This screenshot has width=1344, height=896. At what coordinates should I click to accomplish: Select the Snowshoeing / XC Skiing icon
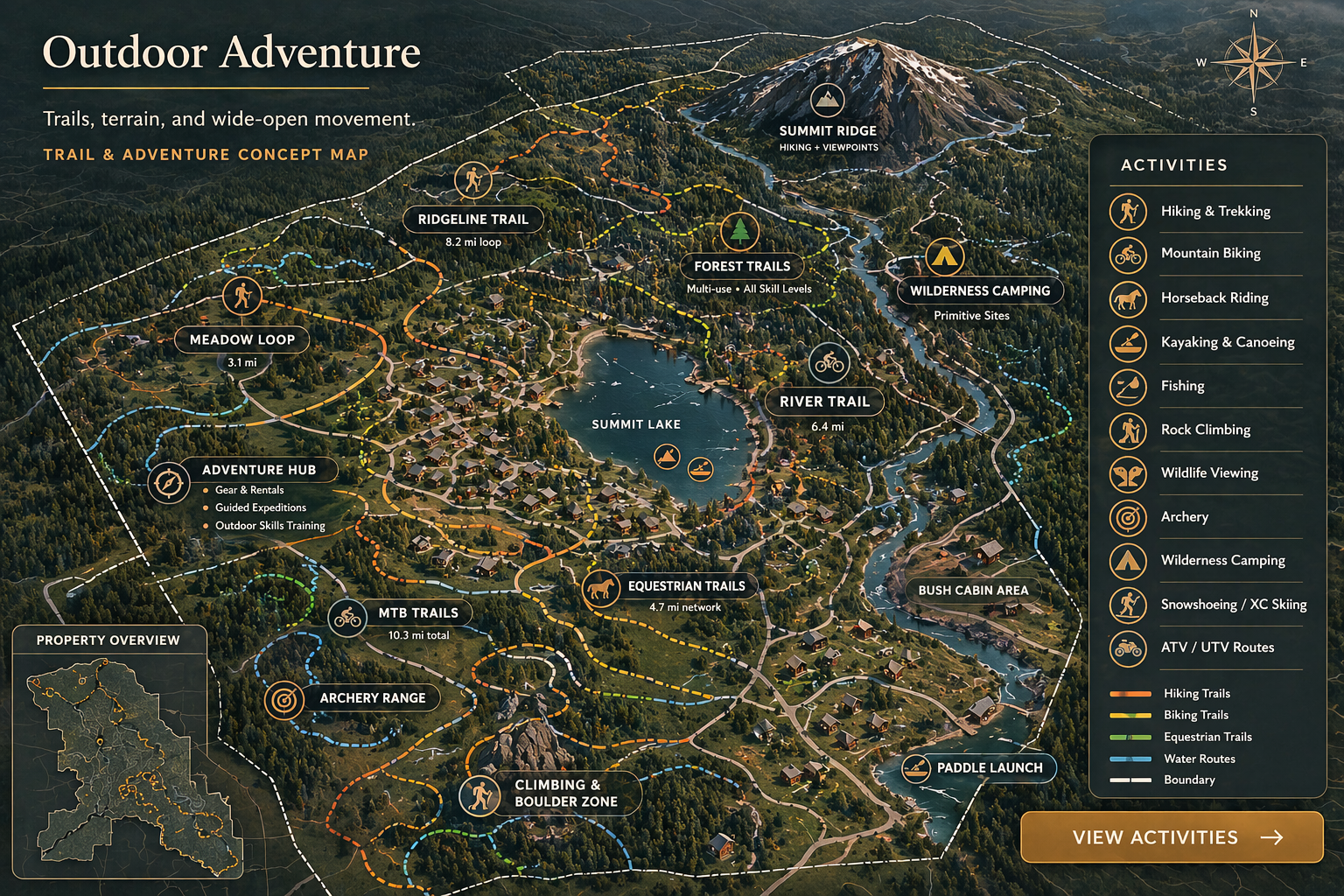(x=1129, y=605)
